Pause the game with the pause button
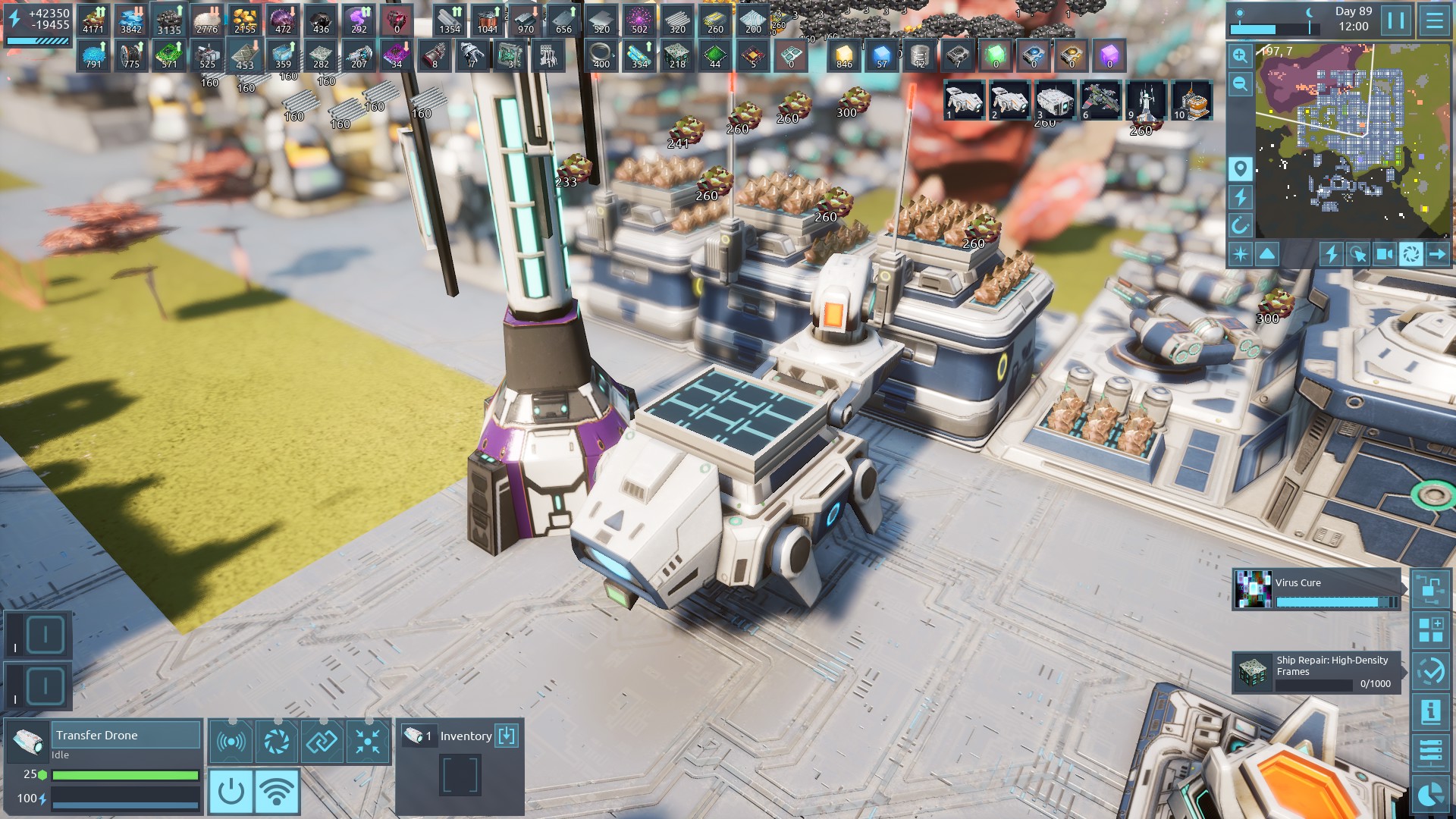 tap(1396, 20)
